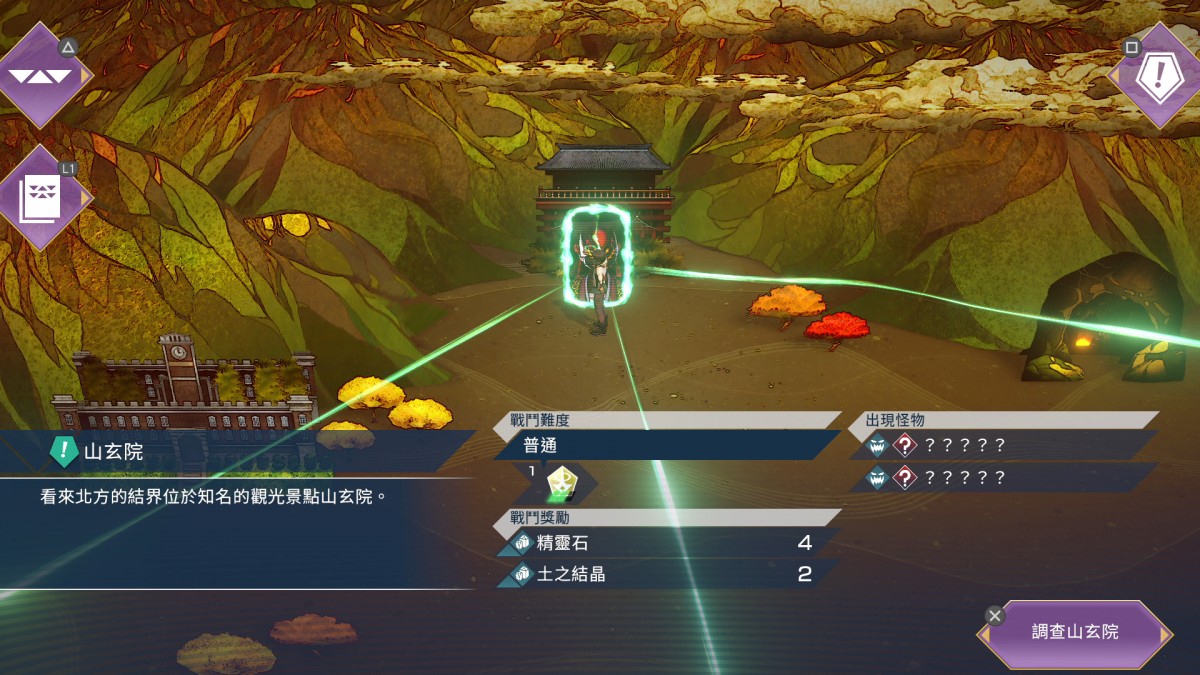
Task: Select the 精靈石 battle reward row
Action: pyautogui.click(x=666, y=544)
